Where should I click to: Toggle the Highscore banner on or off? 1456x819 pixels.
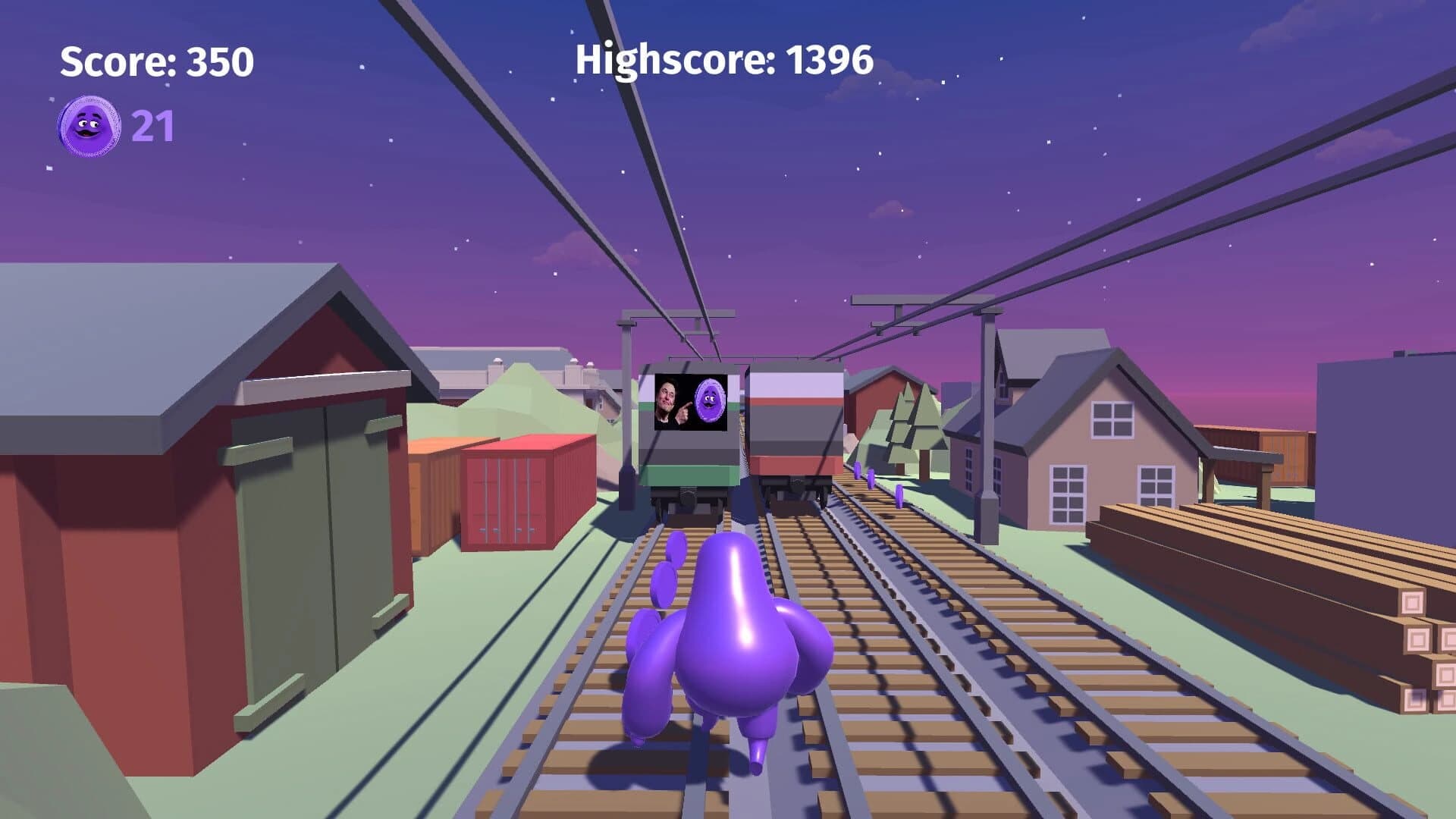[723, 62]
